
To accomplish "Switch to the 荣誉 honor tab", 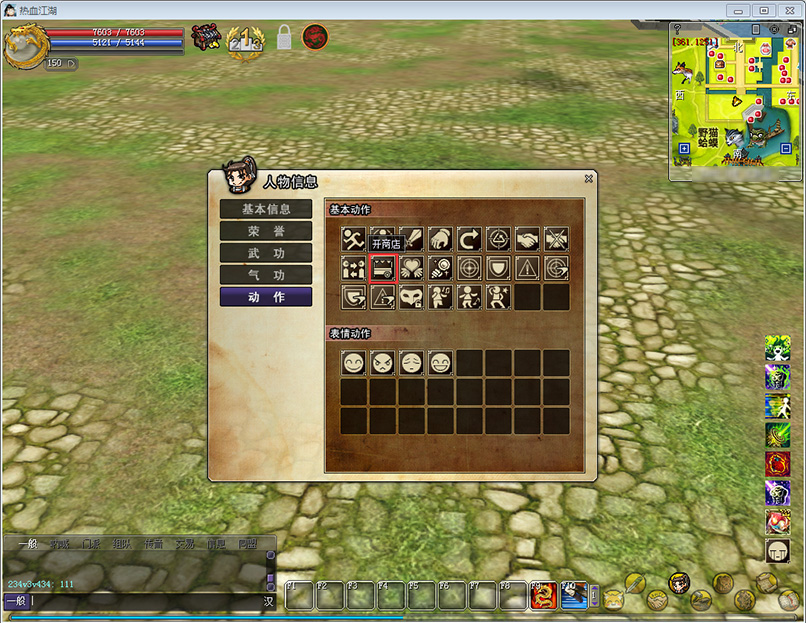I will (266, 231).
